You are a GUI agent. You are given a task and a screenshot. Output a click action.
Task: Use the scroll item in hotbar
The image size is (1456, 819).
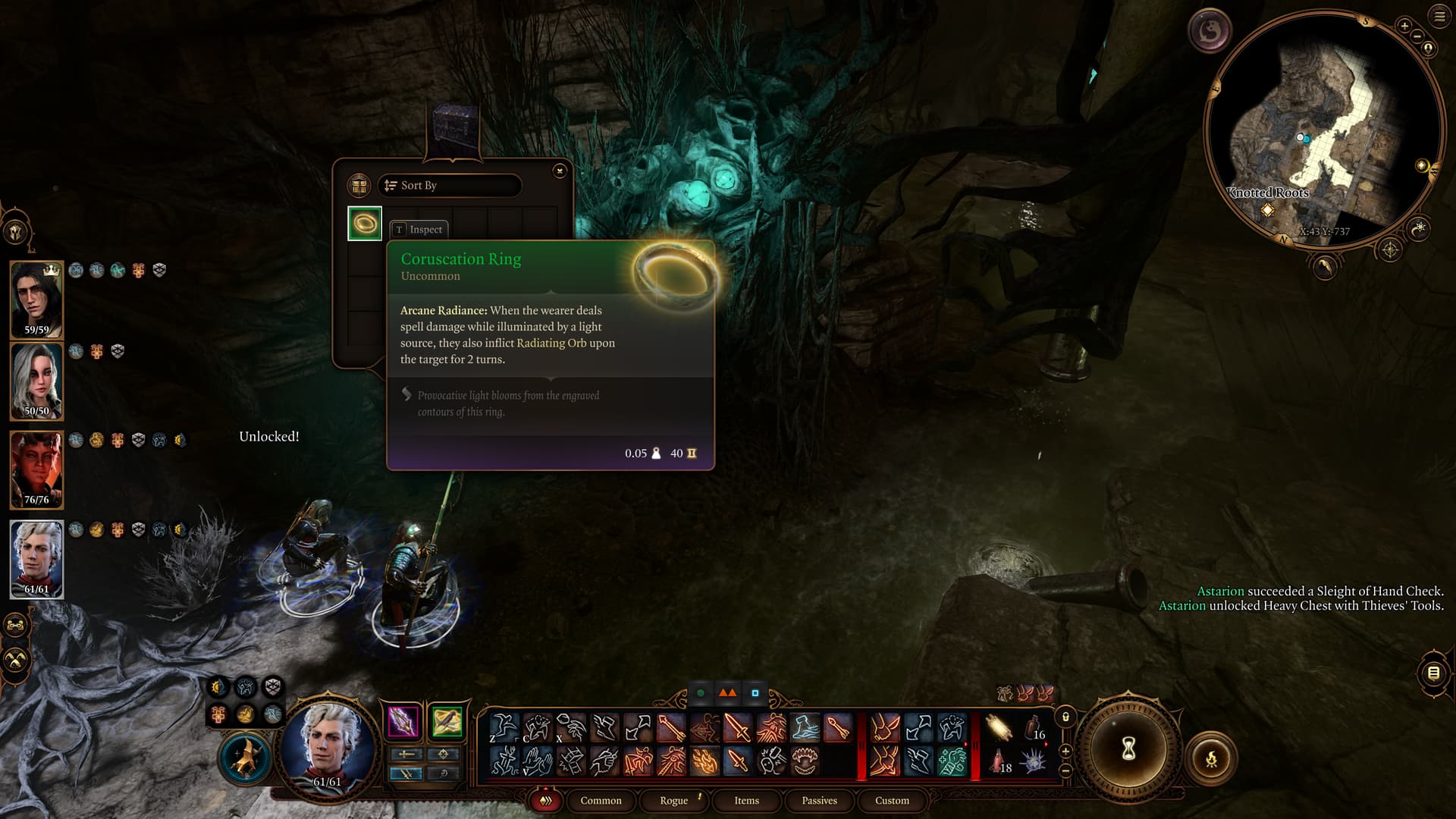coord(999,729)
